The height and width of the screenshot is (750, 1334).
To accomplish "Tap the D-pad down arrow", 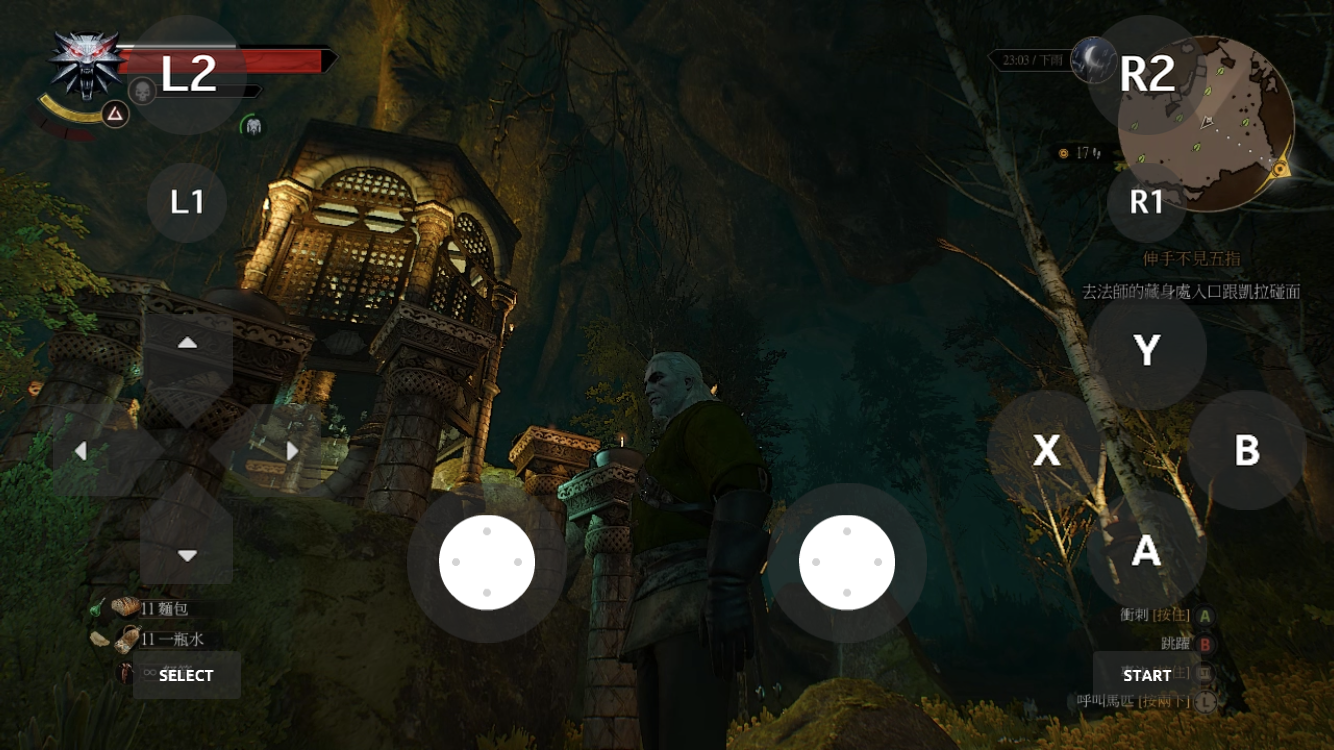I will (x=187, y=553).
